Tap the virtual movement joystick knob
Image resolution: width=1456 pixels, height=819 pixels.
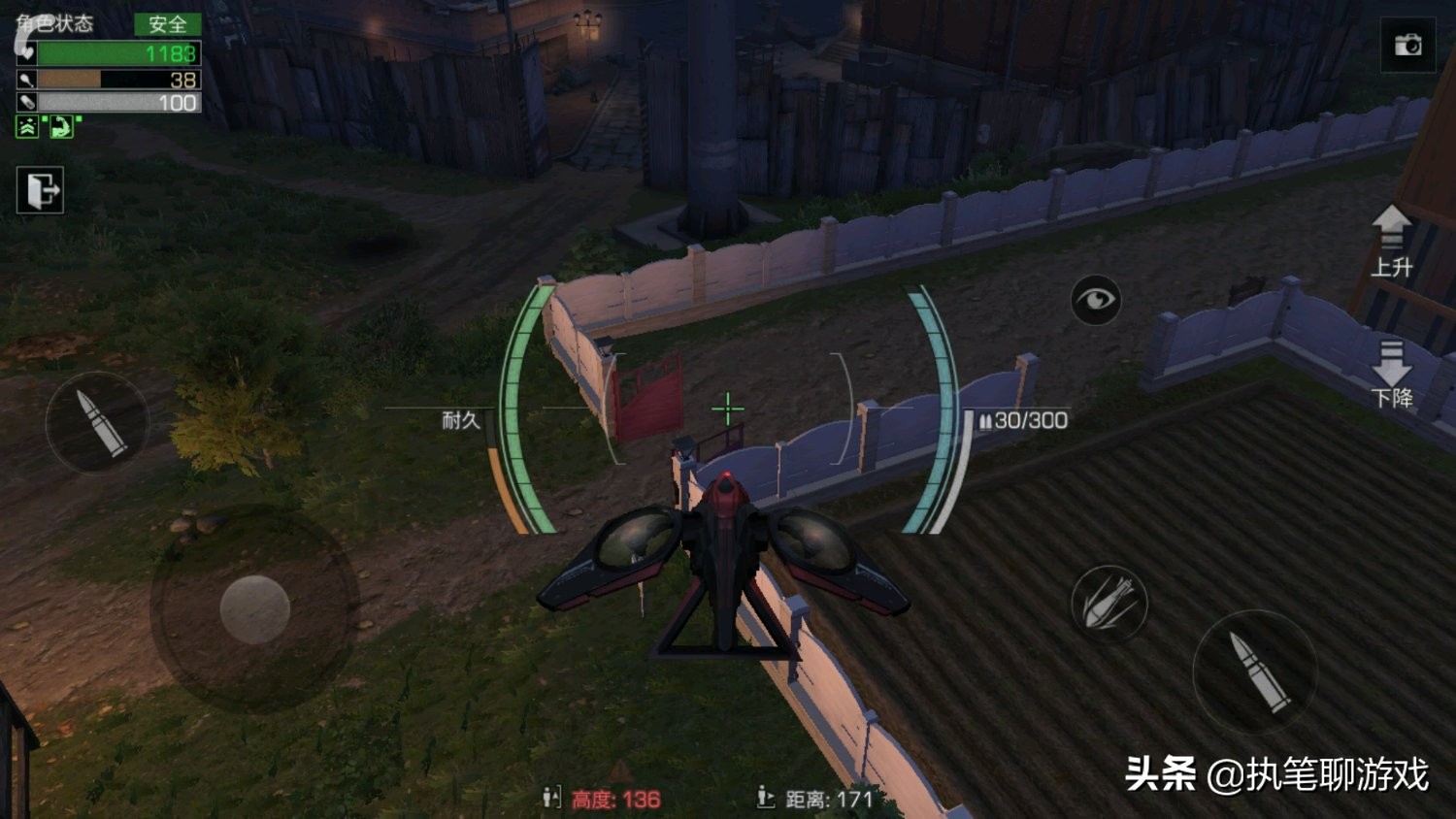click(x=254, y=609)
